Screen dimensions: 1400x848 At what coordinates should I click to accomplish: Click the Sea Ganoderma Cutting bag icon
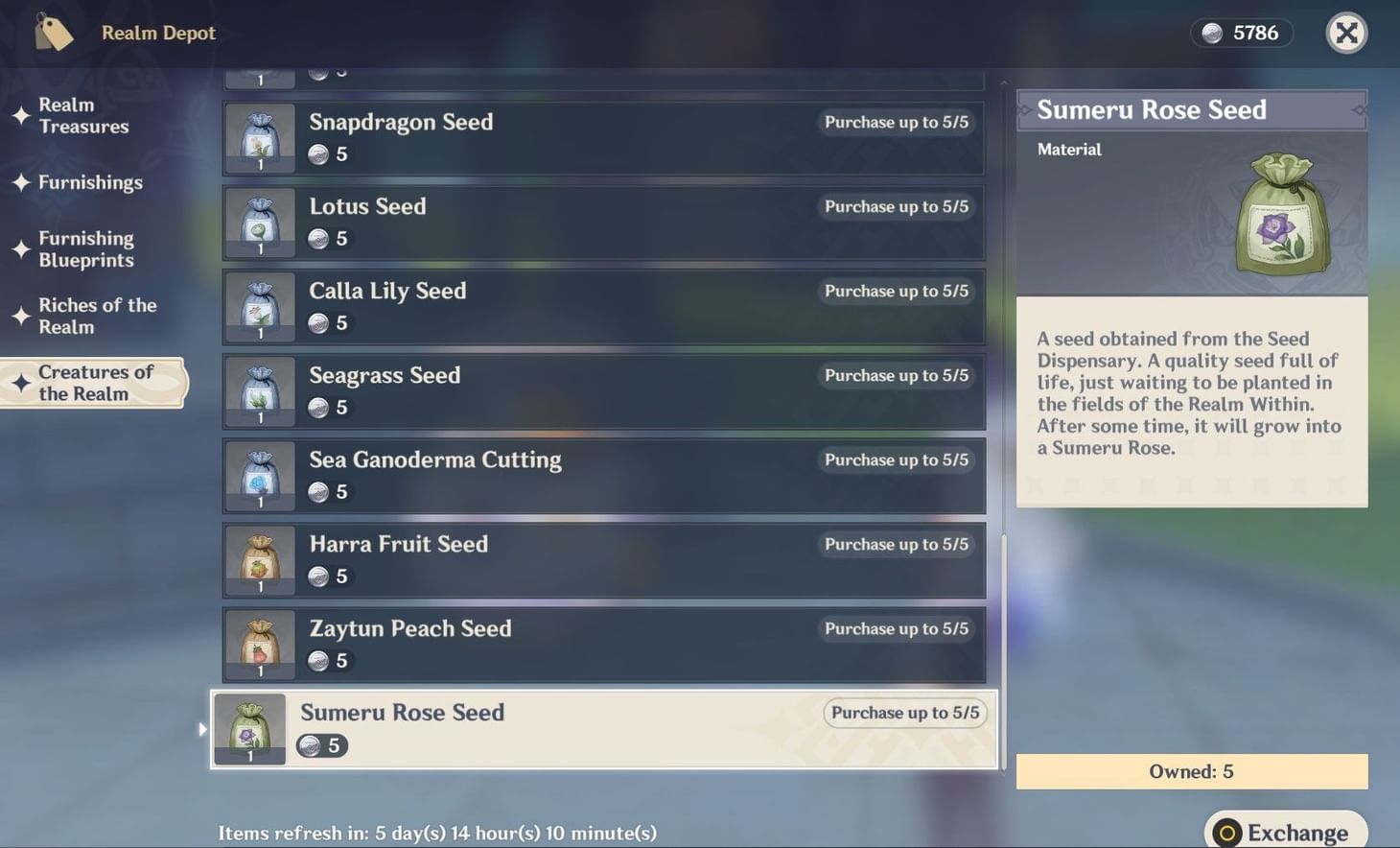(x=259, y=474)
